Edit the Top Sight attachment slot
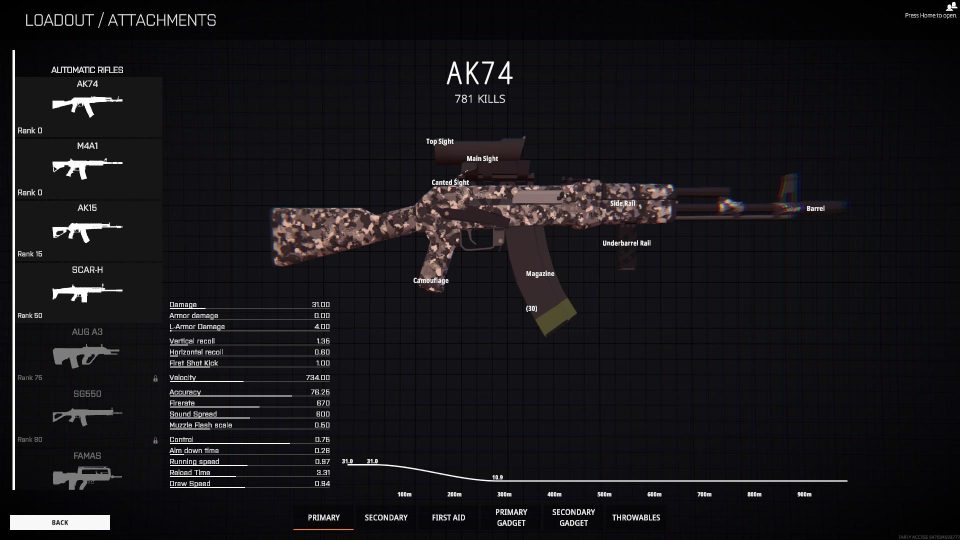The height and width of the screenshot is (540, 960). click(440, 142)
